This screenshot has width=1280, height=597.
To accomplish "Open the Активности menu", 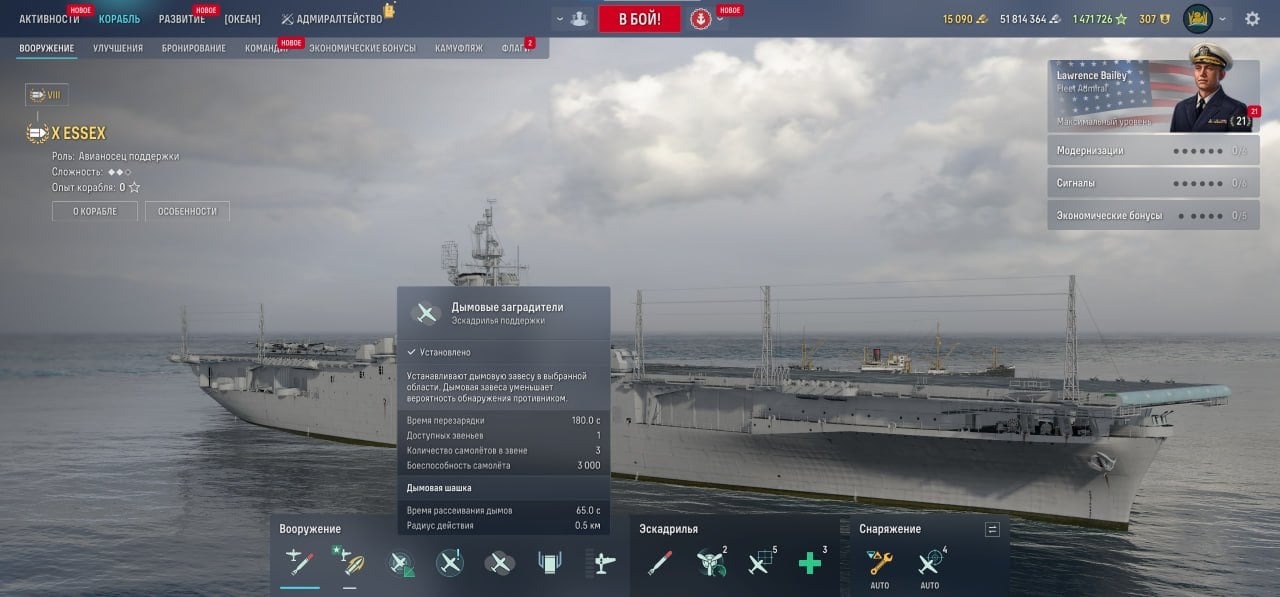I will [x=49, y=19].
